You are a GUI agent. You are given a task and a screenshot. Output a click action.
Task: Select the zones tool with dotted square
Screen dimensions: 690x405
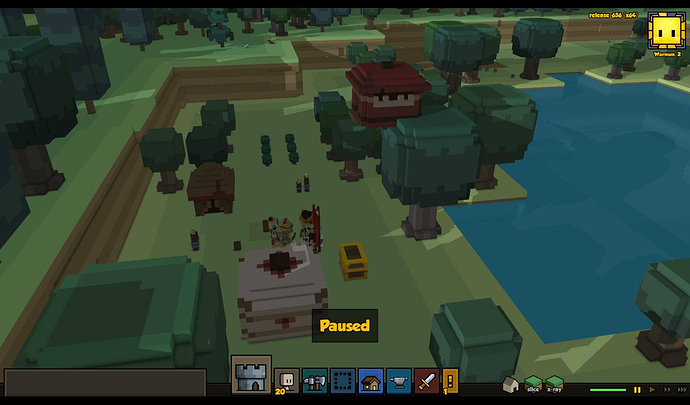(343, 380)
